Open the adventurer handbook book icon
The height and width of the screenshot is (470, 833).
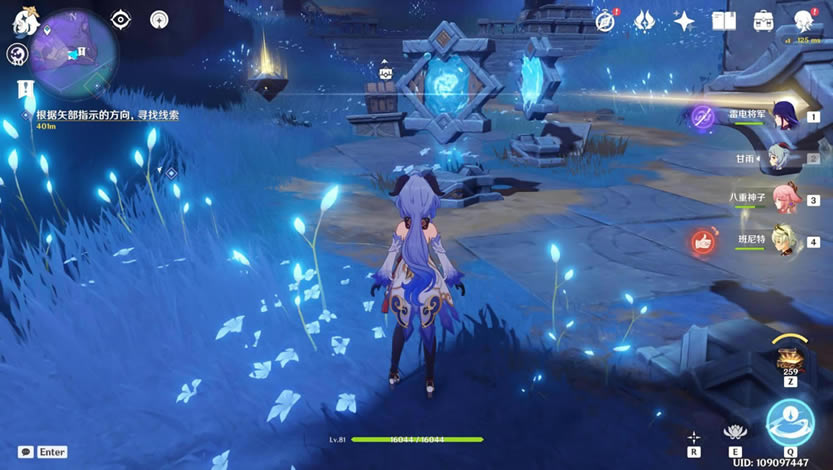click(x=724, y=21)
